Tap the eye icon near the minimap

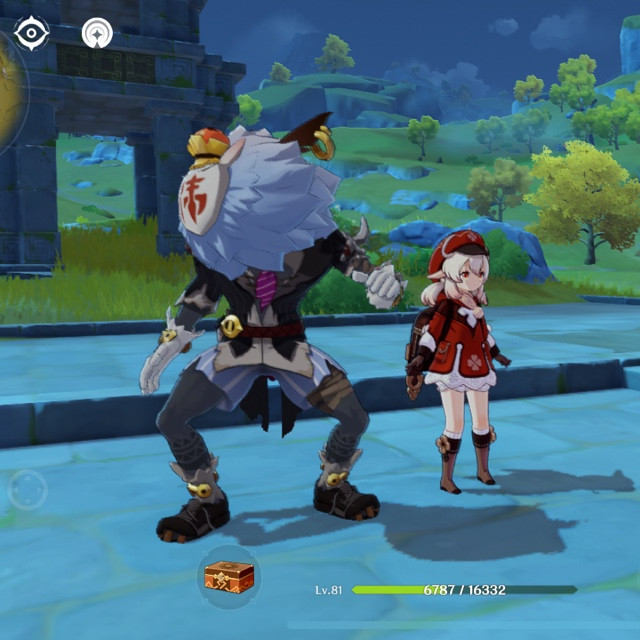[x=32, y=33]
